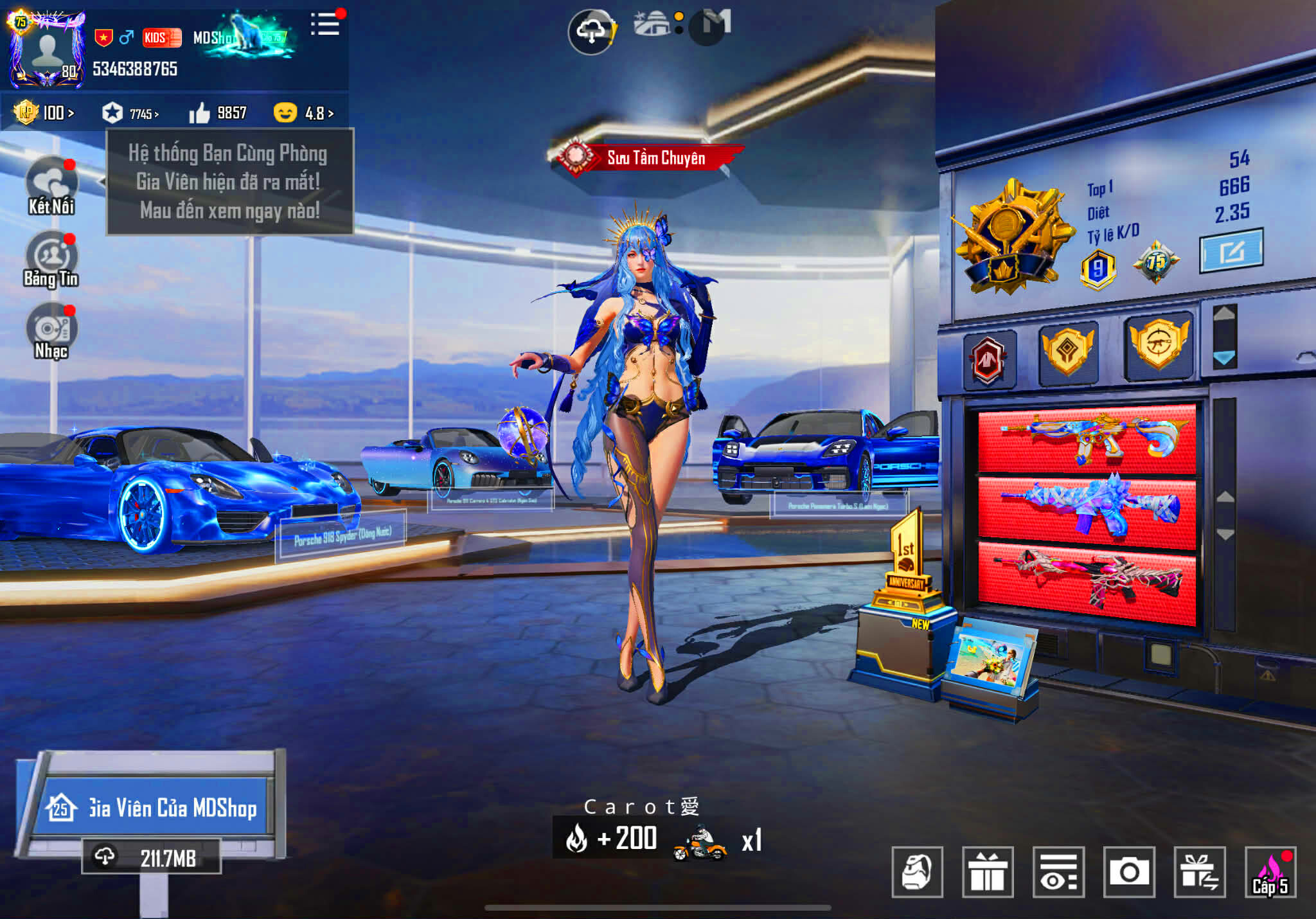Enter Gia Viên Của MDShop home
The image size is (1316, 919).
[x=156, y=807]
